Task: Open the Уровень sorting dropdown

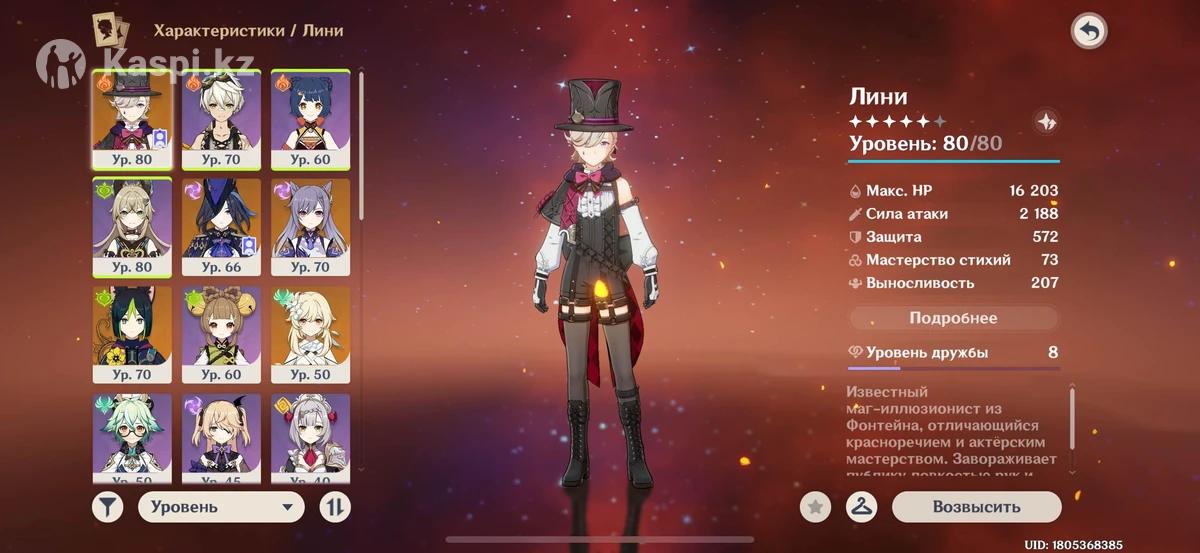Action: [221, 507]
